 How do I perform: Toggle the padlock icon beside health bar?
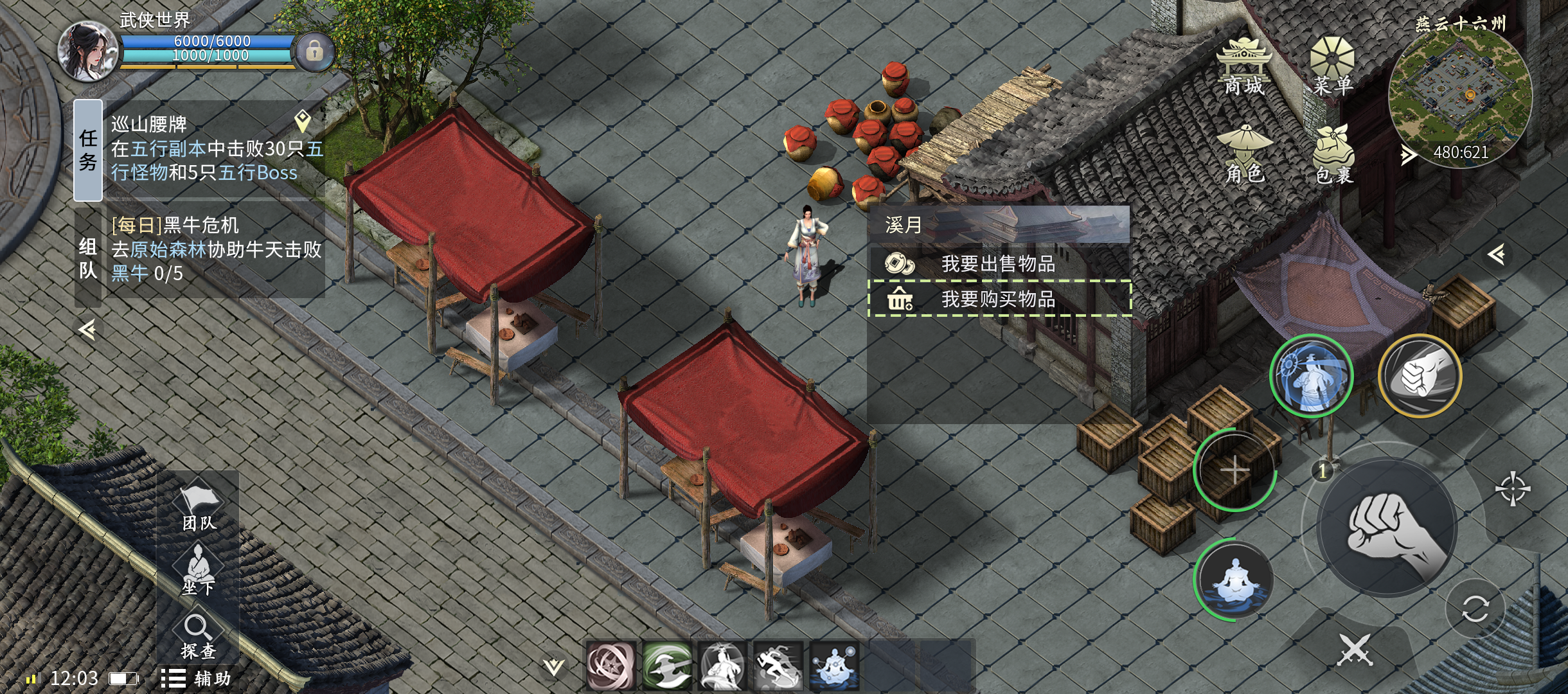[314, 51]
